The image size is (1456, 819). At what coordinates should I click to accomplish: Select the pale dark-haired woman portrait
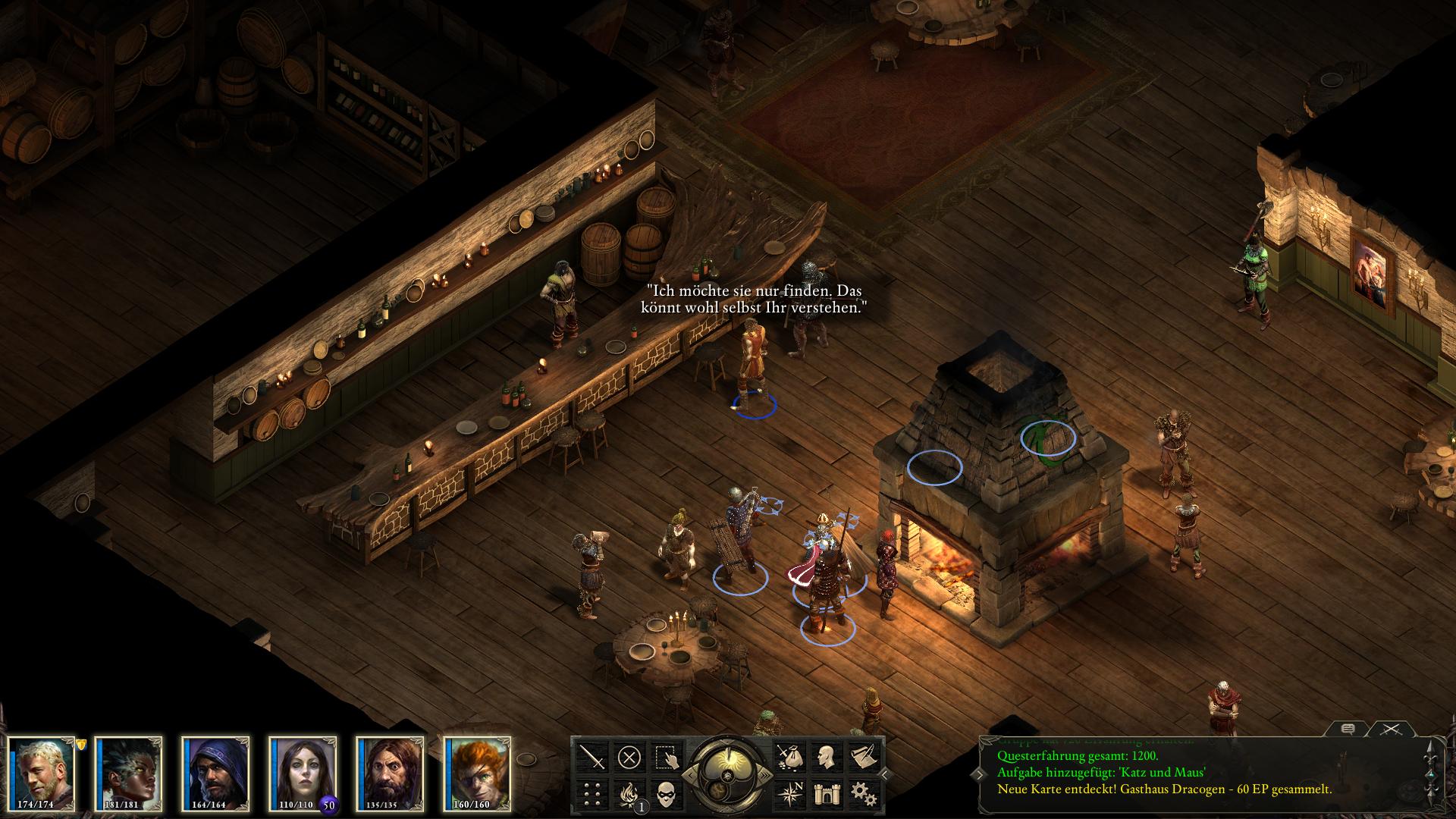[304, 773]
